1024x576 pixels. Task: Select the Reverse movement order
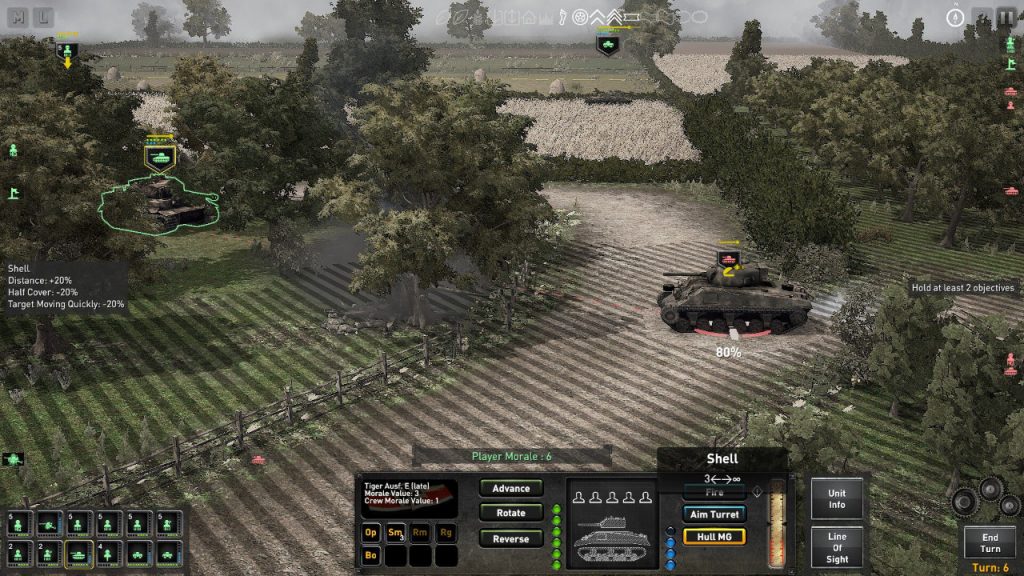511,539
